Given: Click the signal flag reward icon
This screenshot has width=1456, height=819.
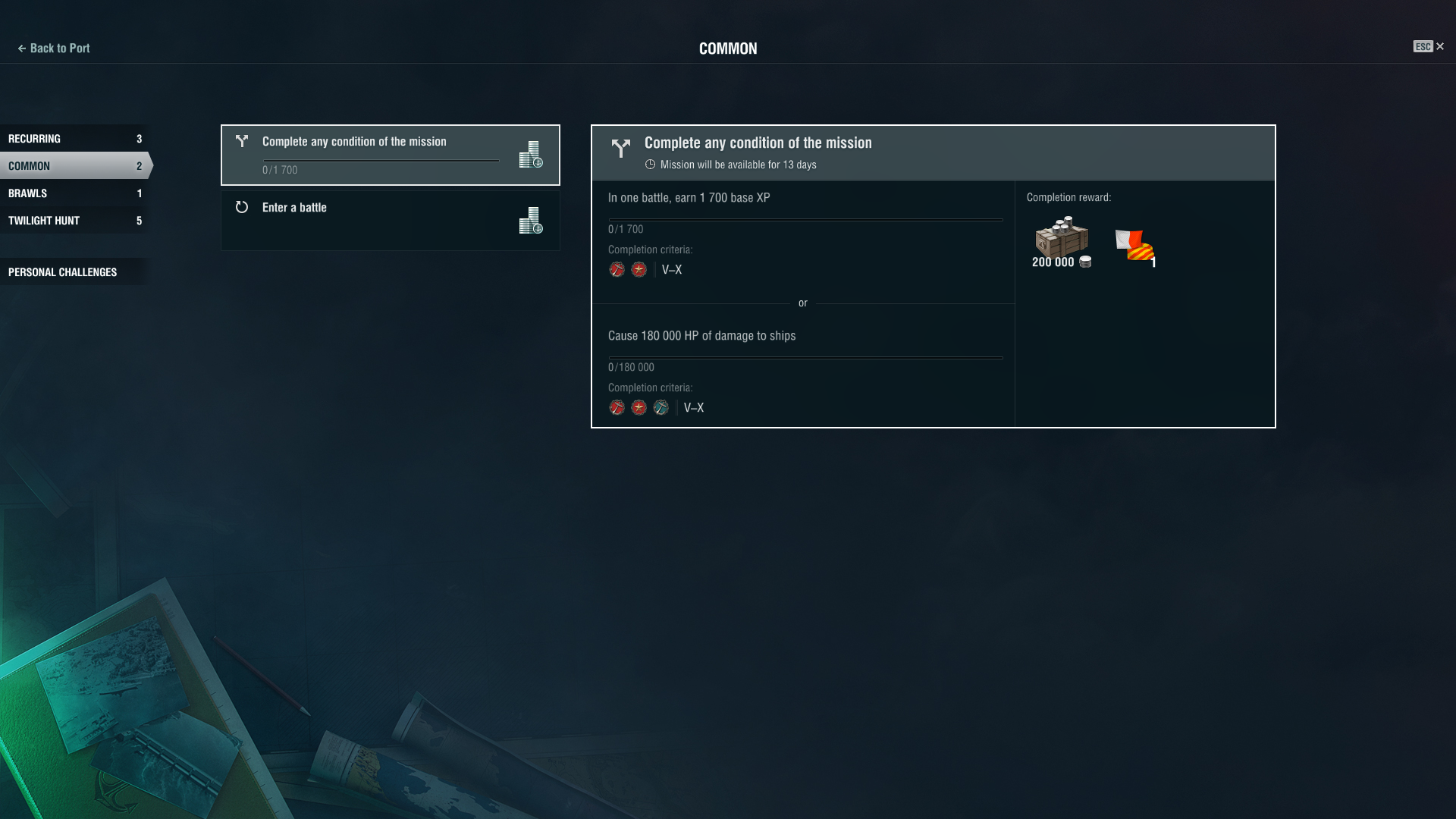Looking at the screenshot, I should pyautogui.click(x=1134, y=246).
